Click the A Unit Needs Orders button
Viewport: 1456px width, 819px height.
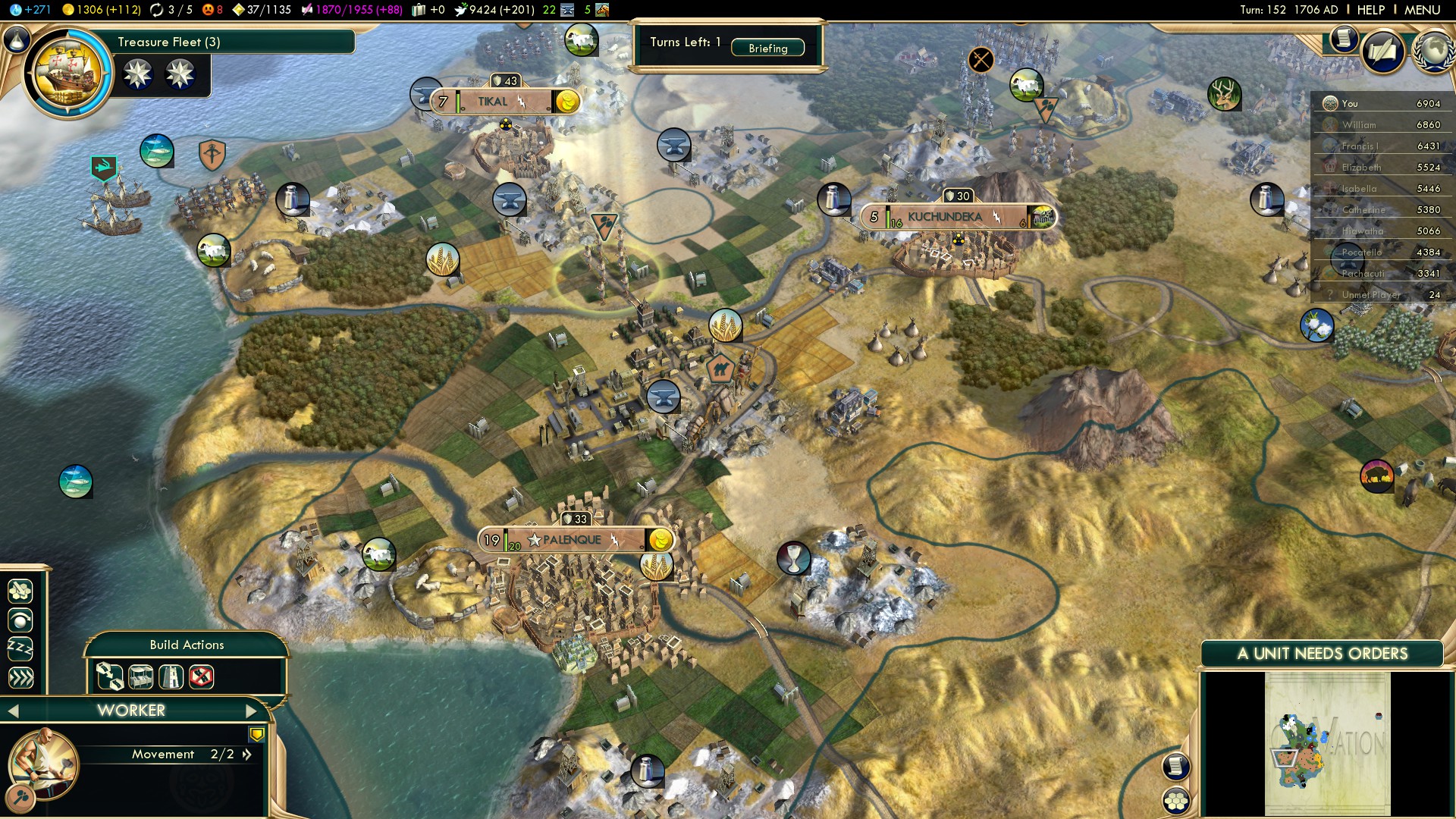coord(1322,654)
